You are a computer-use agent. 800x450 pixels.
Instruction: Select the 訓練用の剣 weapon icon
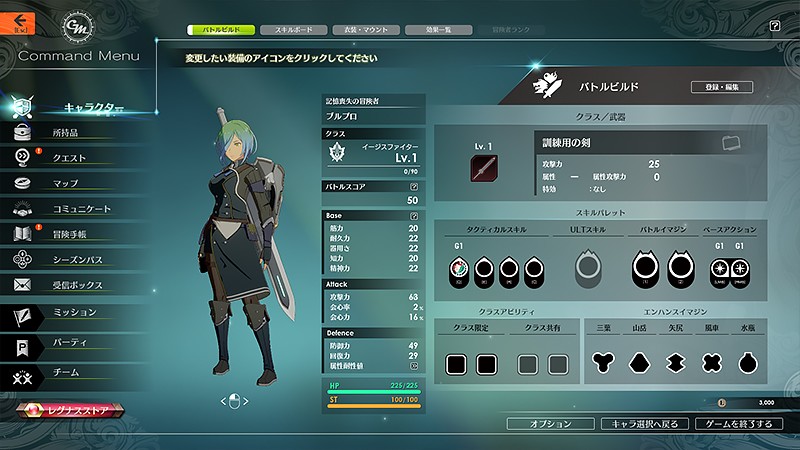(485, 166)
